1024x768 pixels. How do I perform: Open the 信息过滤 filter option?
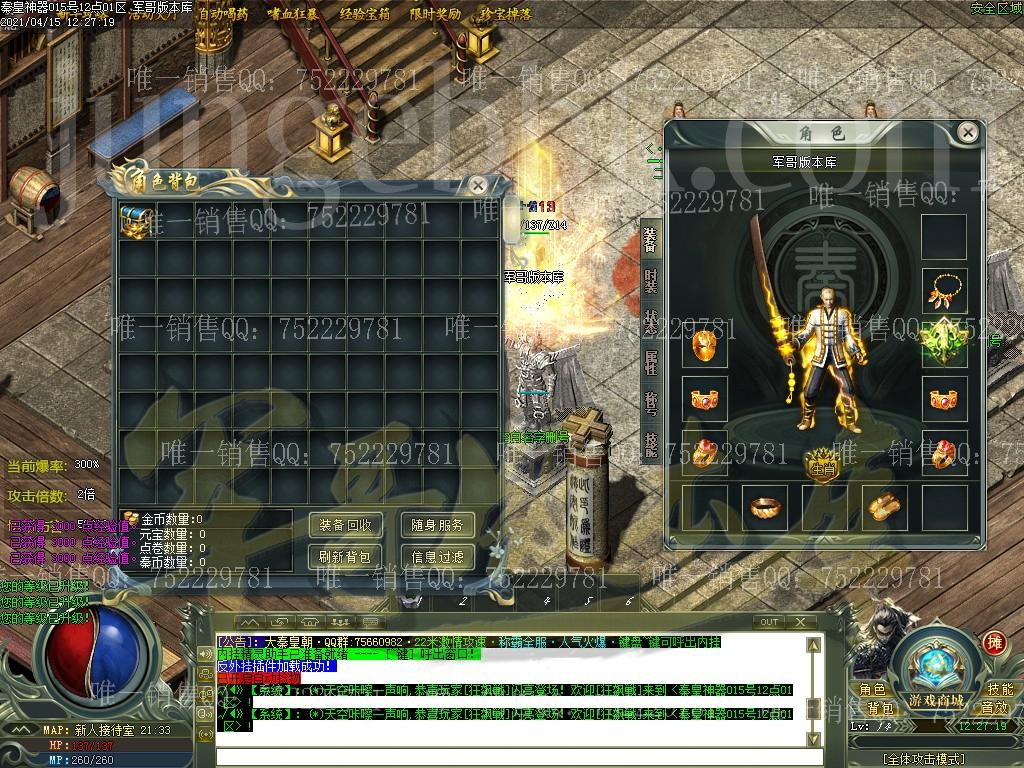pos(438,557)
